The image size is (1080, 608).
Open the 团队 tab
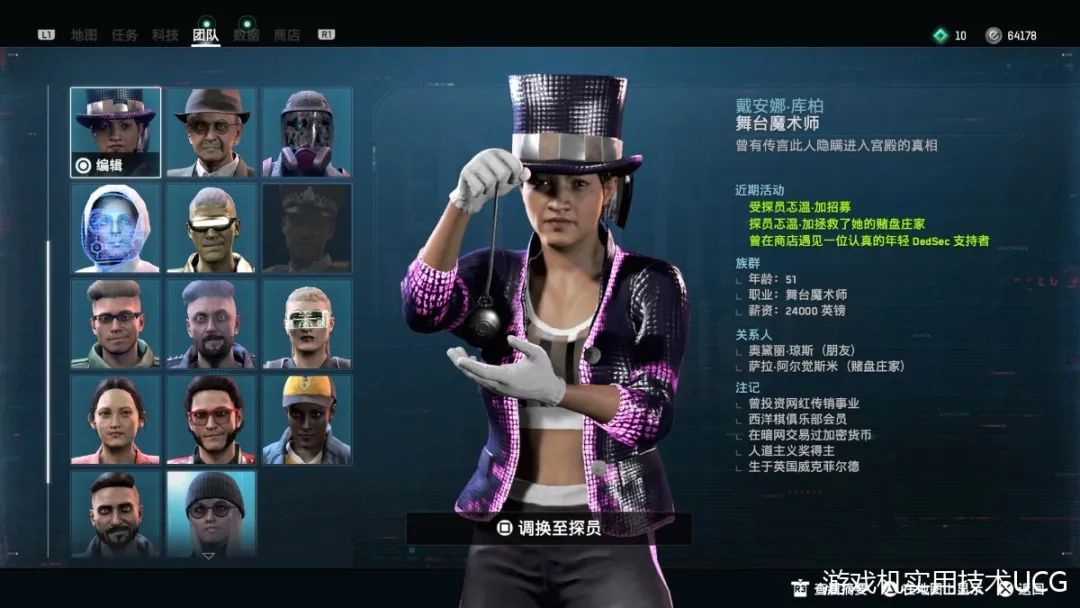pyautogui.click(x=206, y=35)
